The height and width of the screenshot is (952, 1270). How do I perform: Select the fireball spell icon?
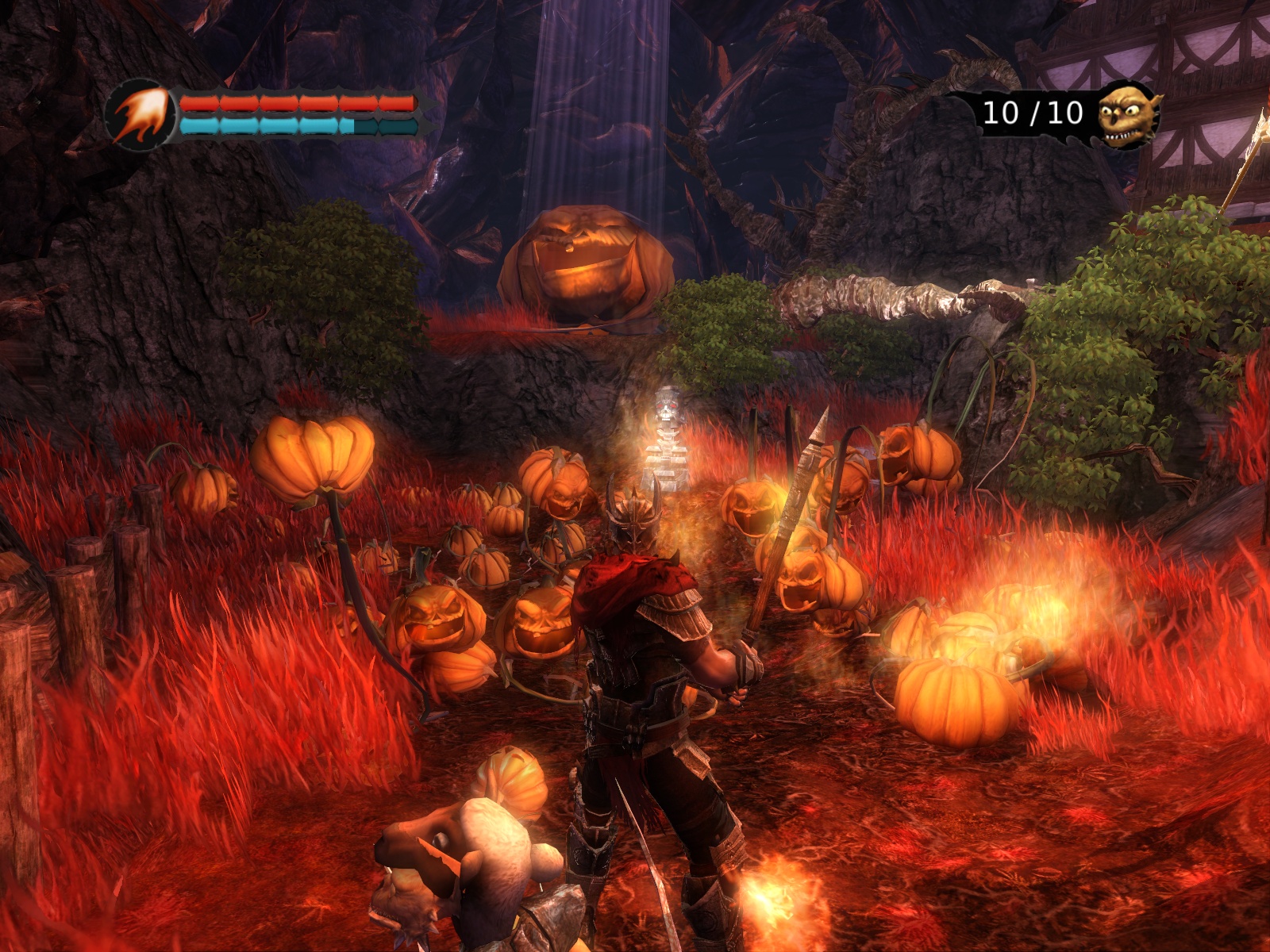tap(141, 116)
